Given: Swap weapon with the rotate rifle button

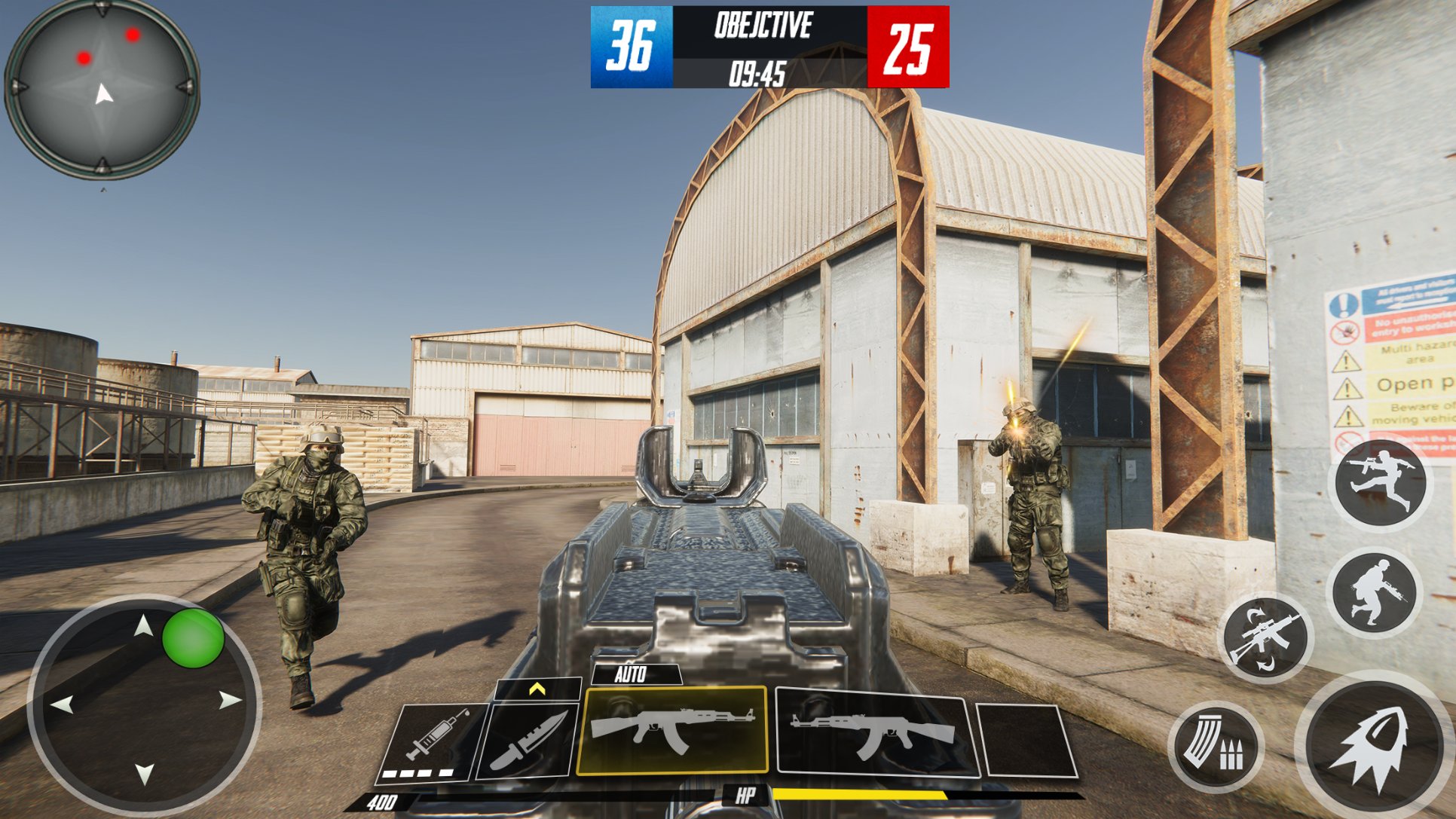Looking at the screenshot, I should pos(1265,637).
